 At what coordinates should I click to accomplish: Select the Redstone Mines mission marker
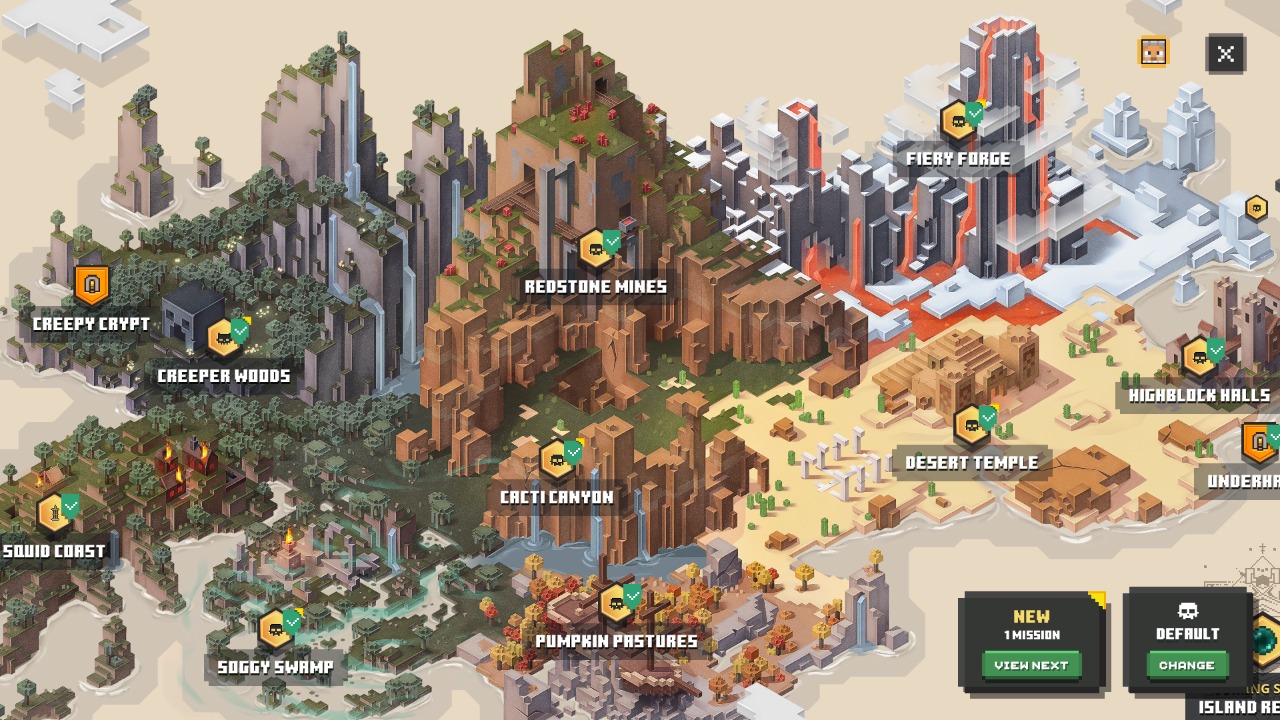pos(597,249)
